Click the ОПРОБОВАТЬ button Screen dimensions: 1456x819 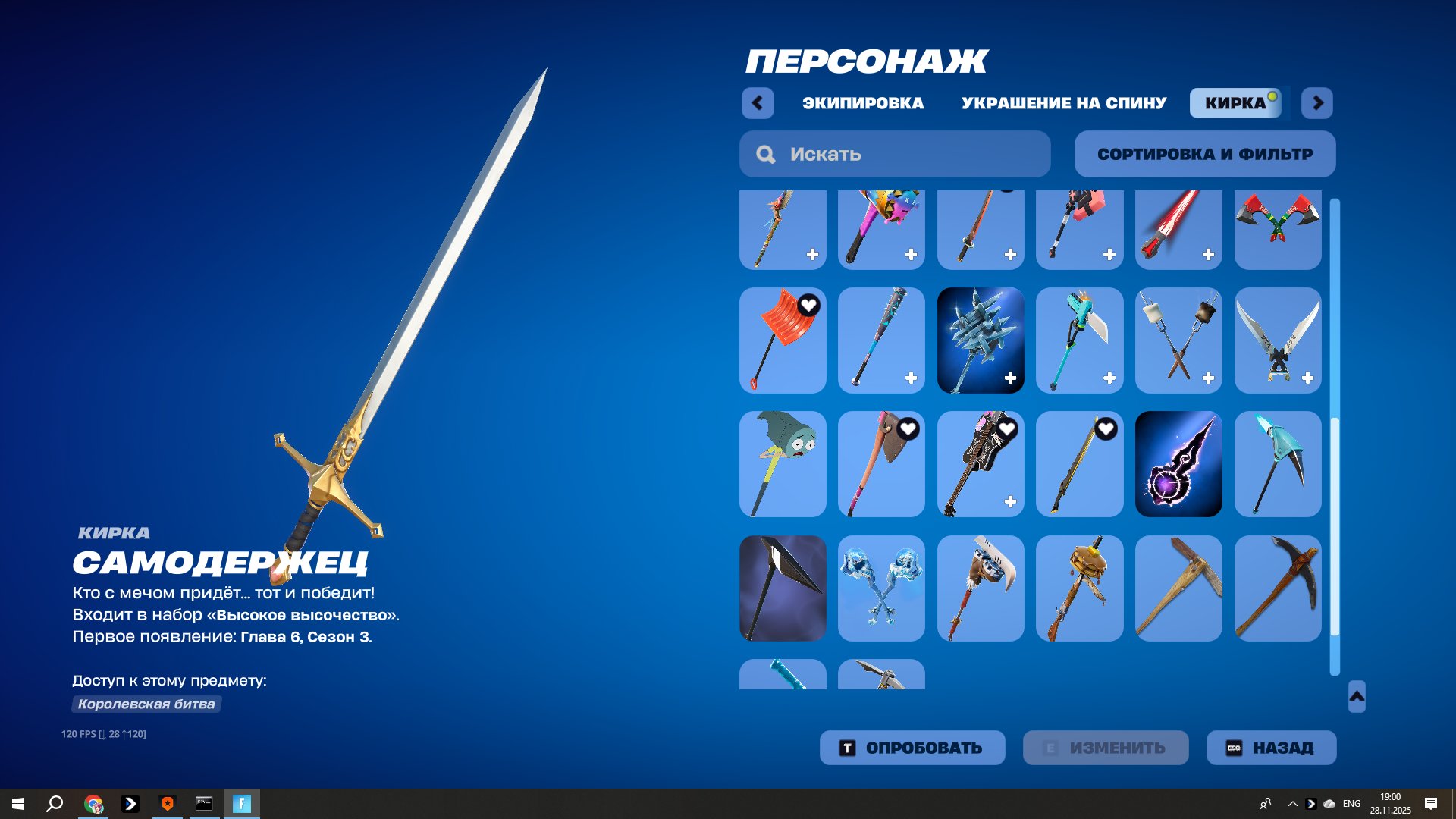(912, 747)
